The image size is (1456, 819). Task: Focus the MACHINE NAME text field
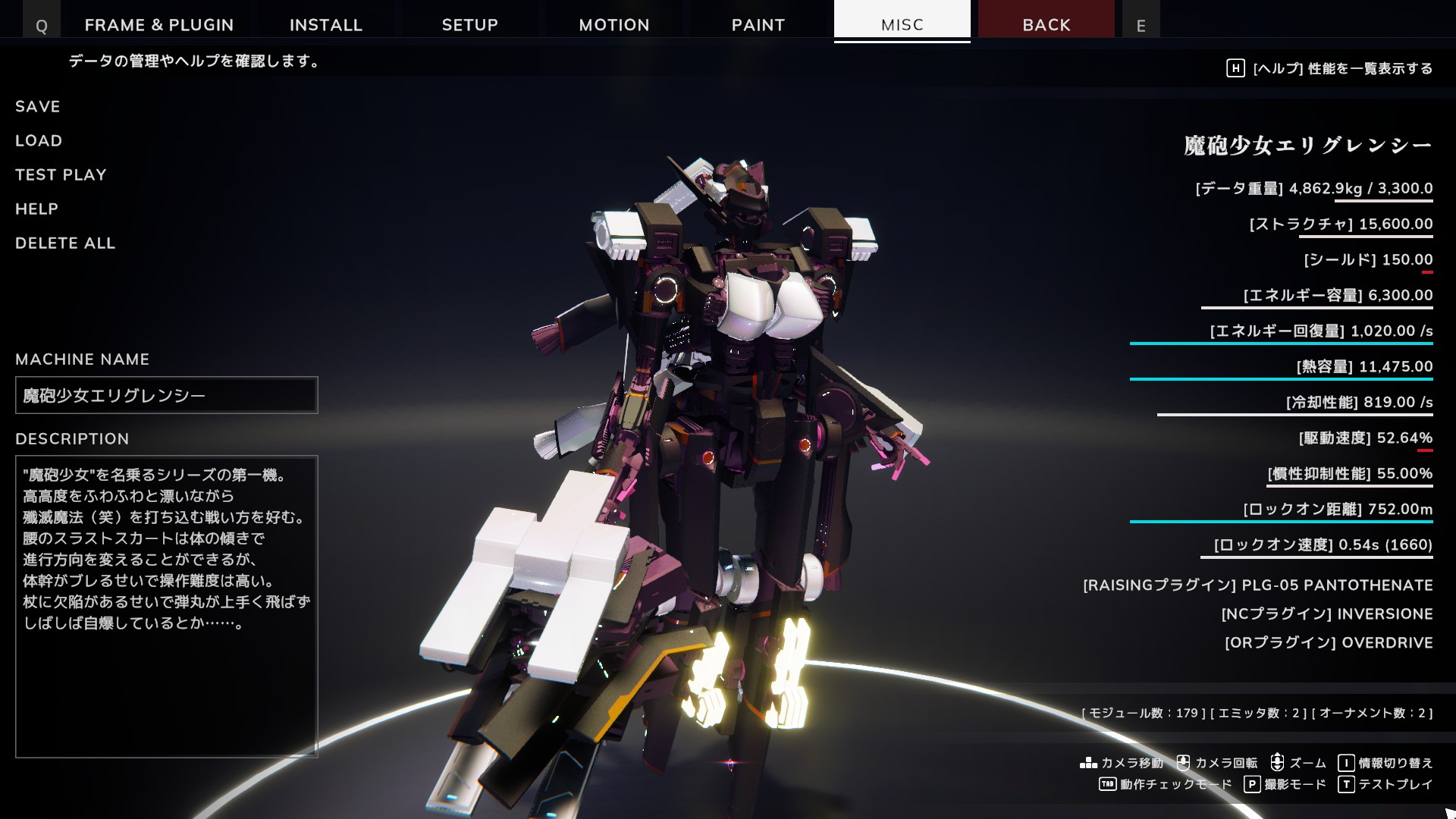(167, 396)
